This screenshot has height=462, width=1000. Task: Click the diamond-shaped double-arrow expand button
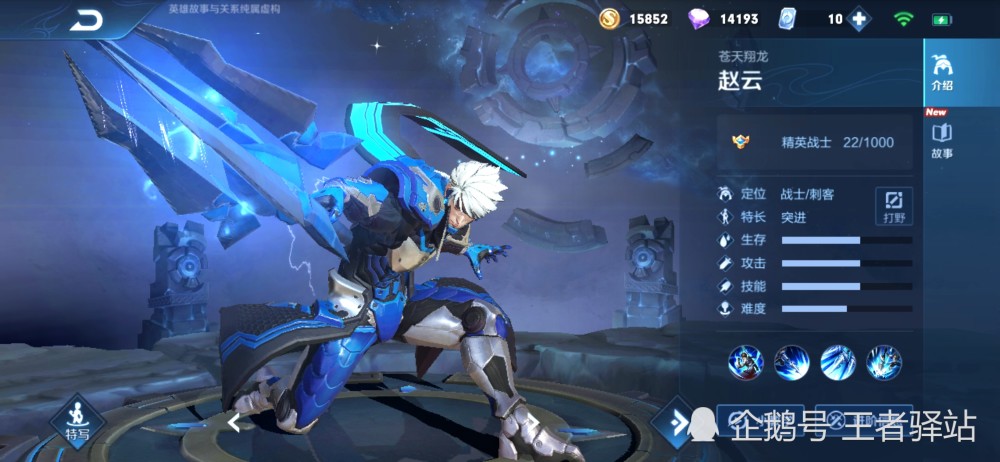(x=678, y=423)
